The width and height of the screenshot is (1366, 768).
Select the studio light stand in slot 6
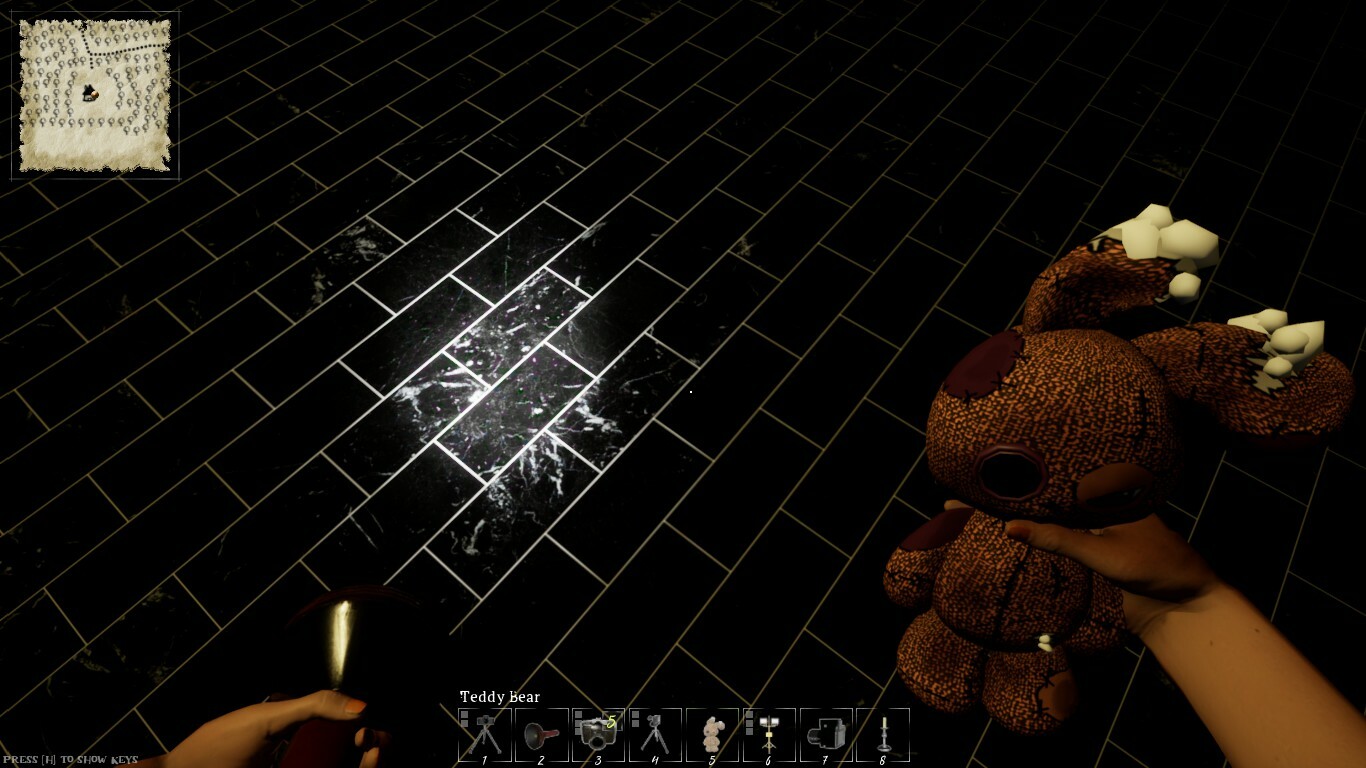[x=769, y=733]
